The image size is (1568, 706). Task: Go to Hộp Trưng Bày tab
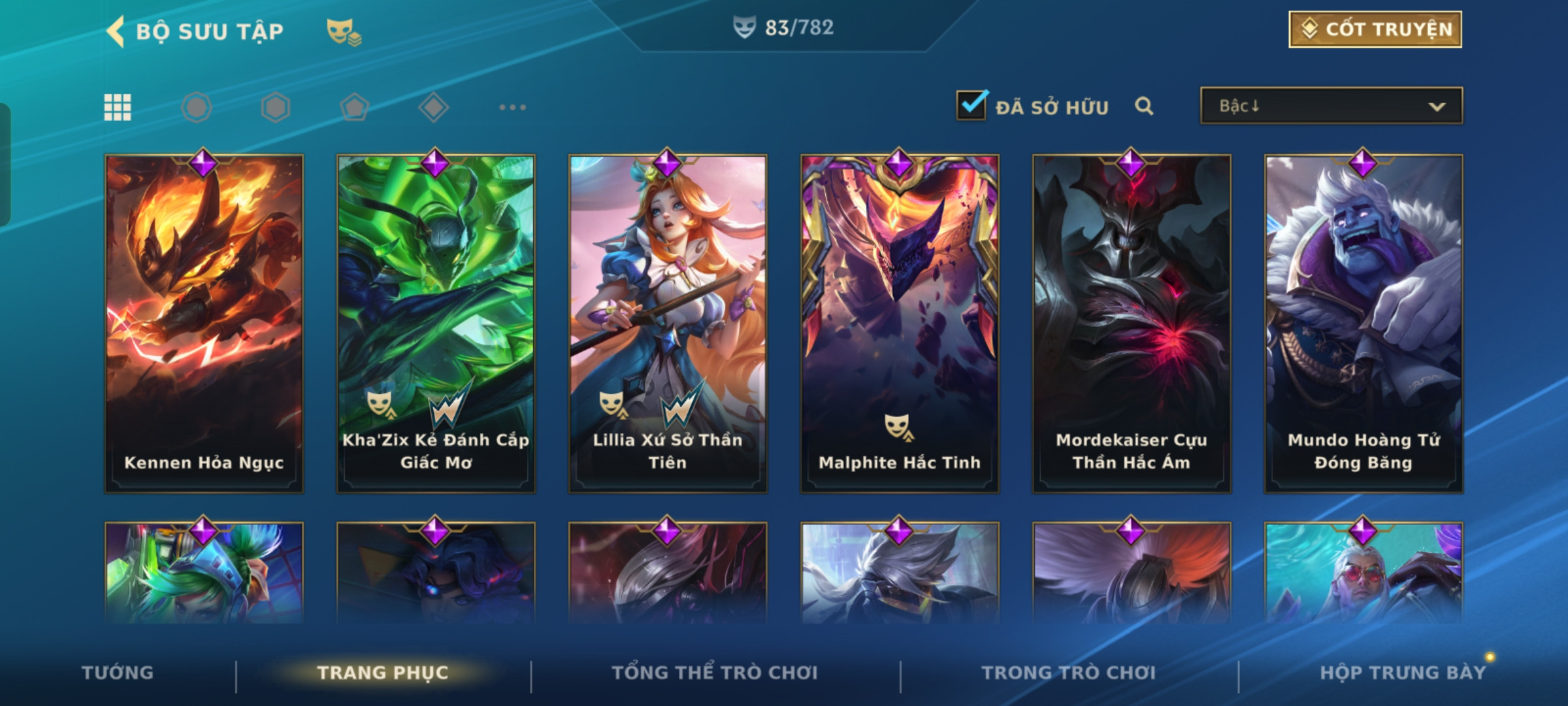point(1403,673)
